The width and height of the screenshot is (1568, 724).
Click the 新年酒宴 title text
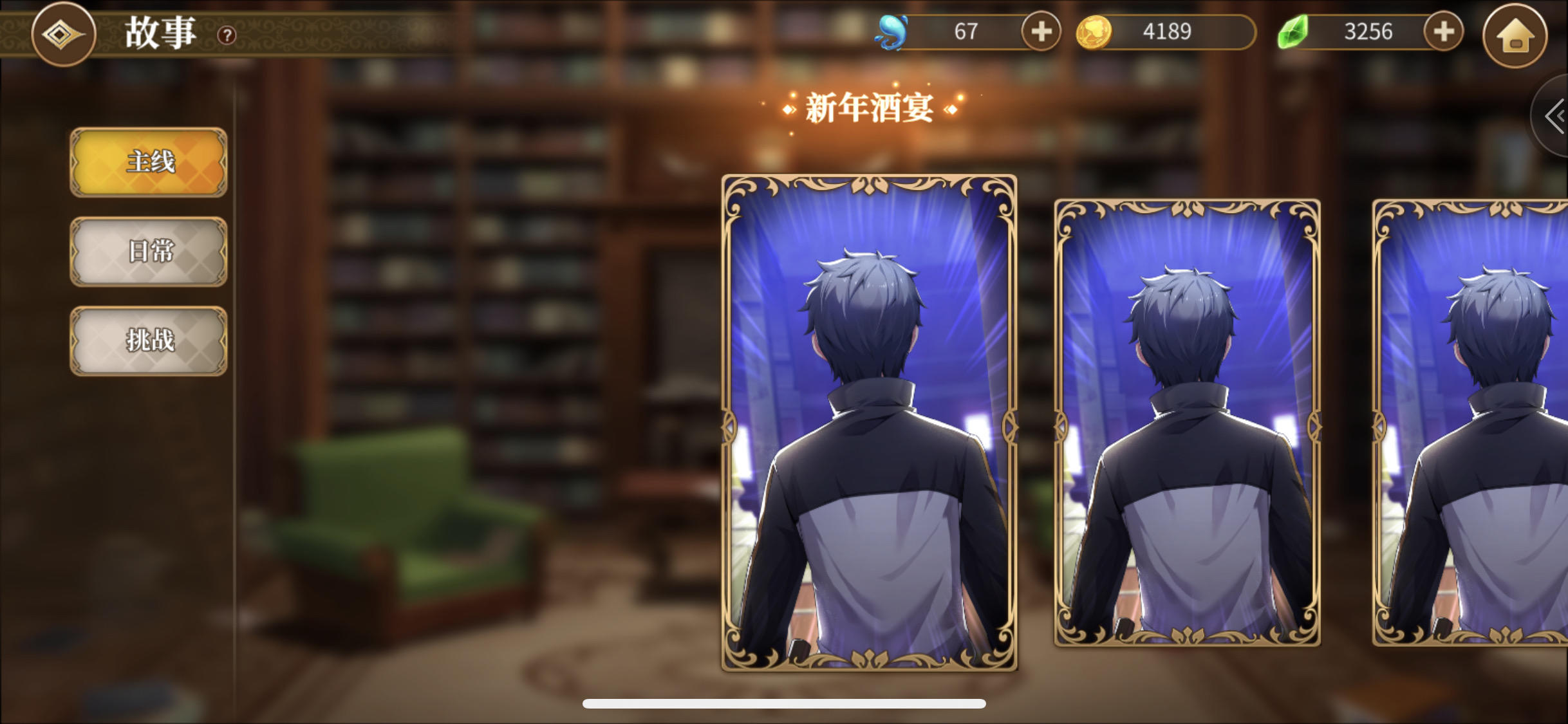pyautogui.click(x=870, y=107)
